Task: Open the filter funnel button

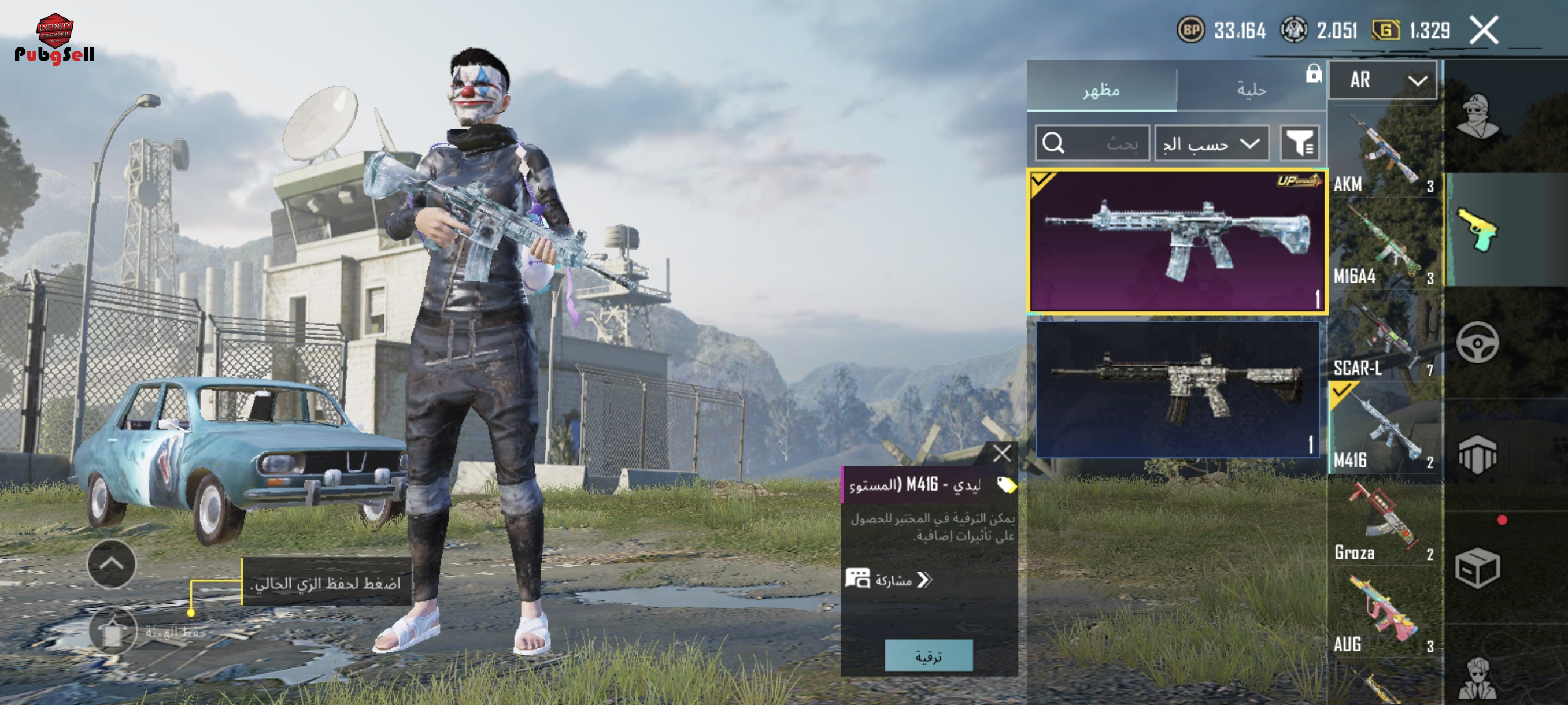Action: coord(1299,143)
